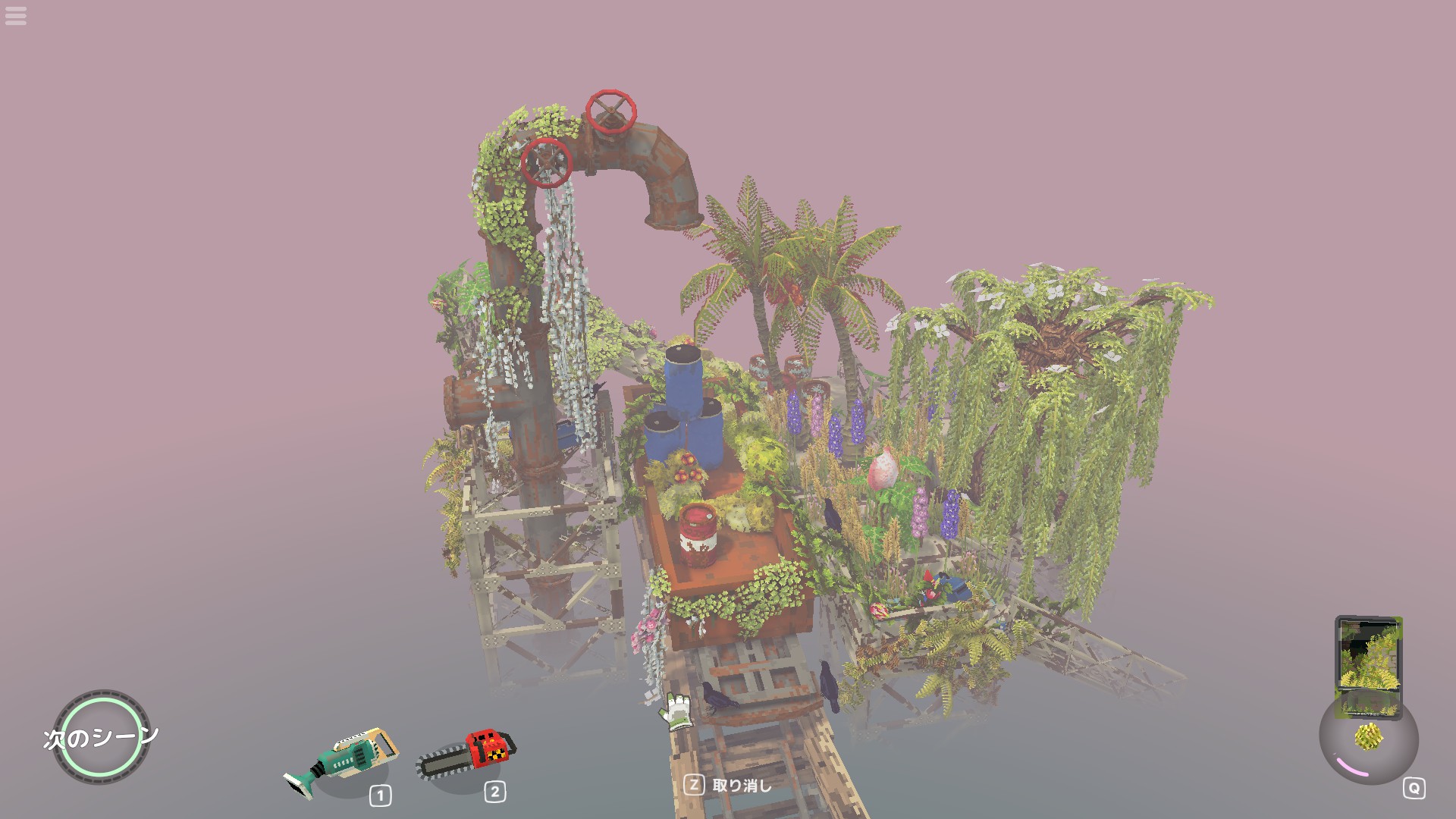Open the hamburger menu at top left
Image resolution: width=1456 pixels, height=819 pixels.
coord(16,17)
